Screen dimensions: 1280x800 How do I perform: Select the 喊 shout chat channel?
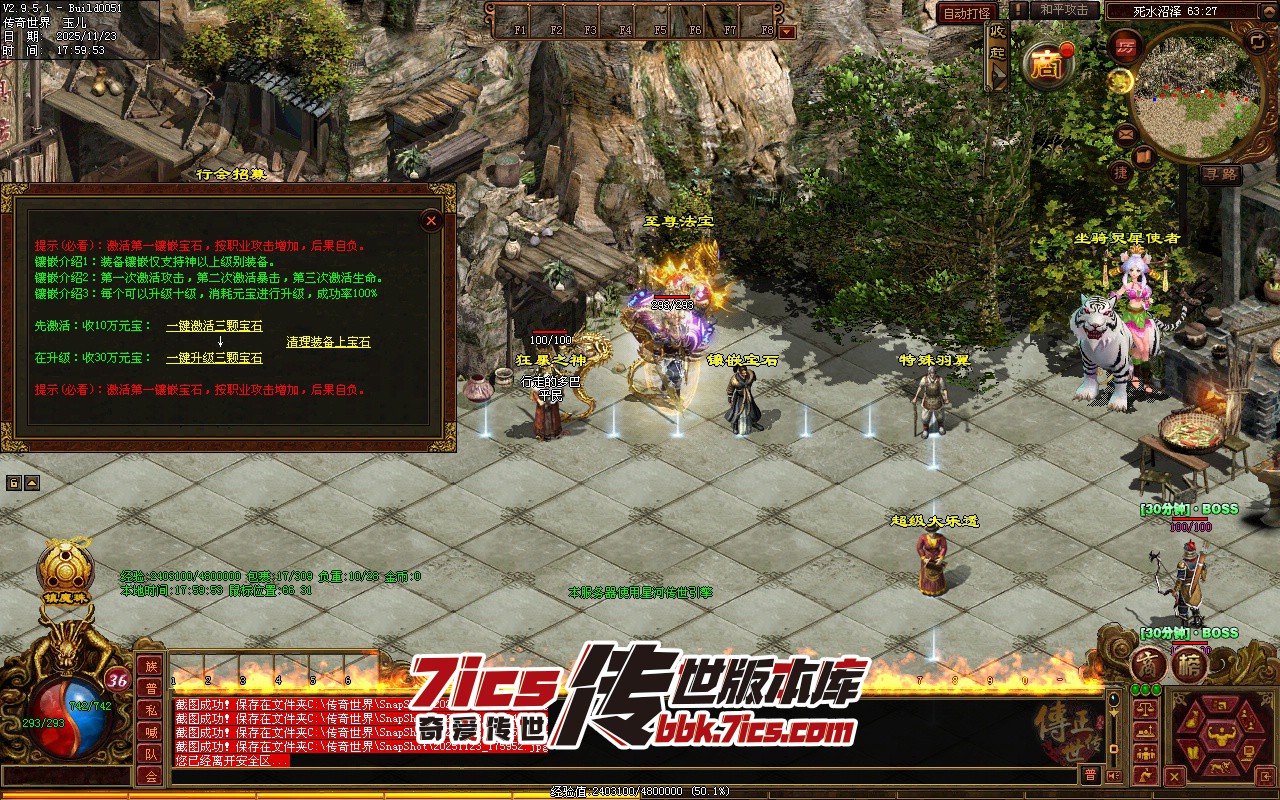click(151, 732)
